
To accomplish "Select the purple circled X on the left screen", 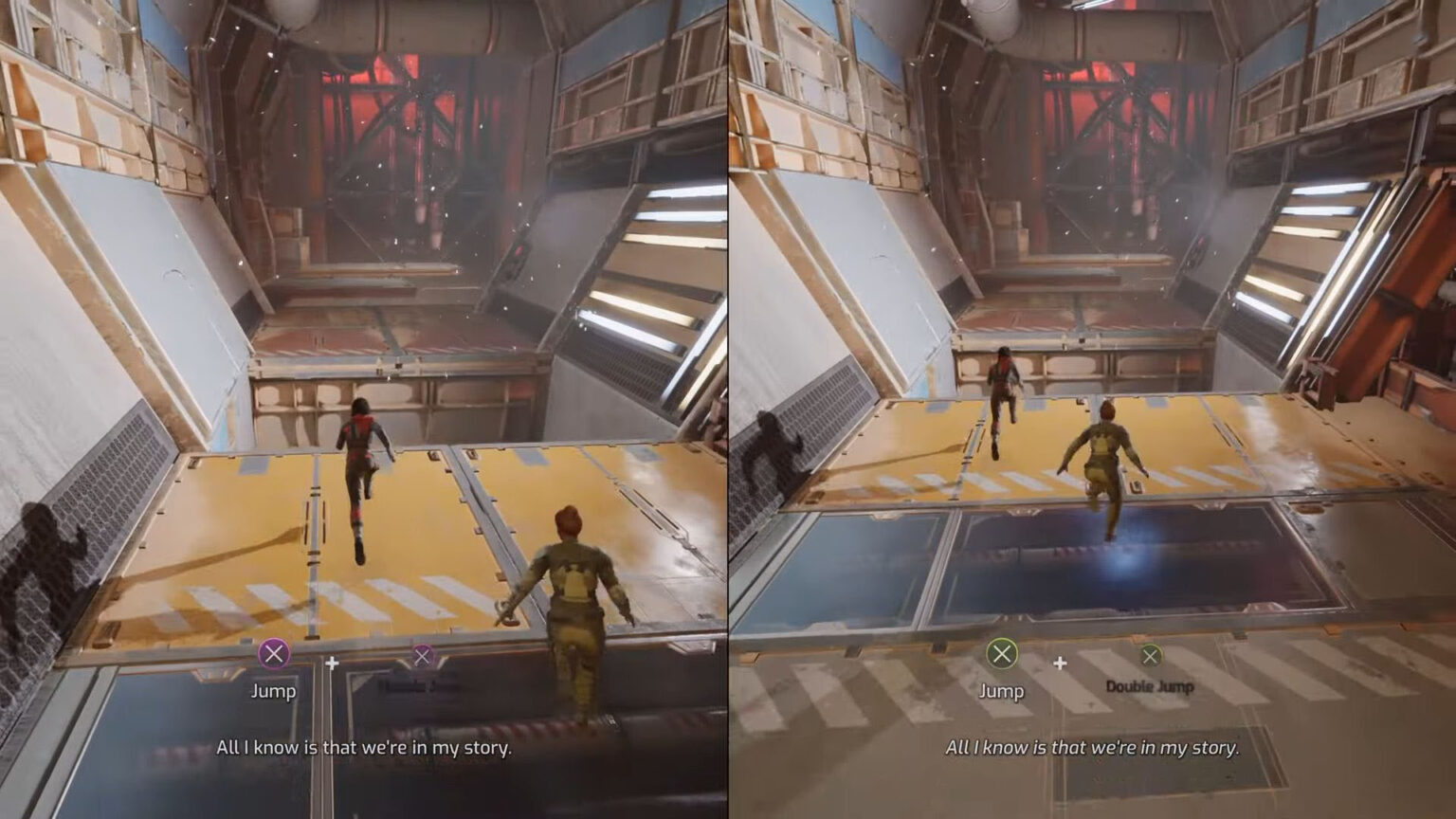I will [273, 652].
